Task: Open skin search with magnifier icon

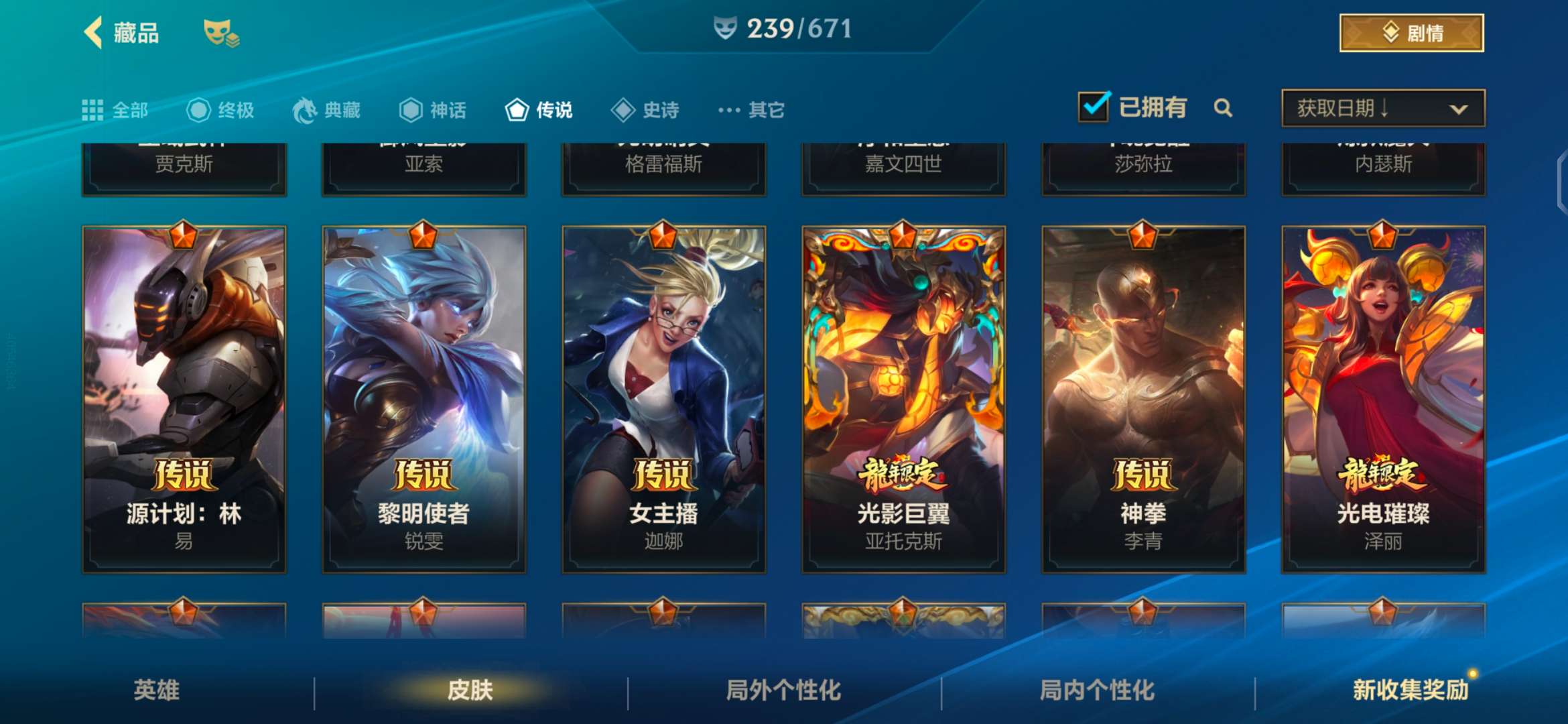Action: (1223, 108)
